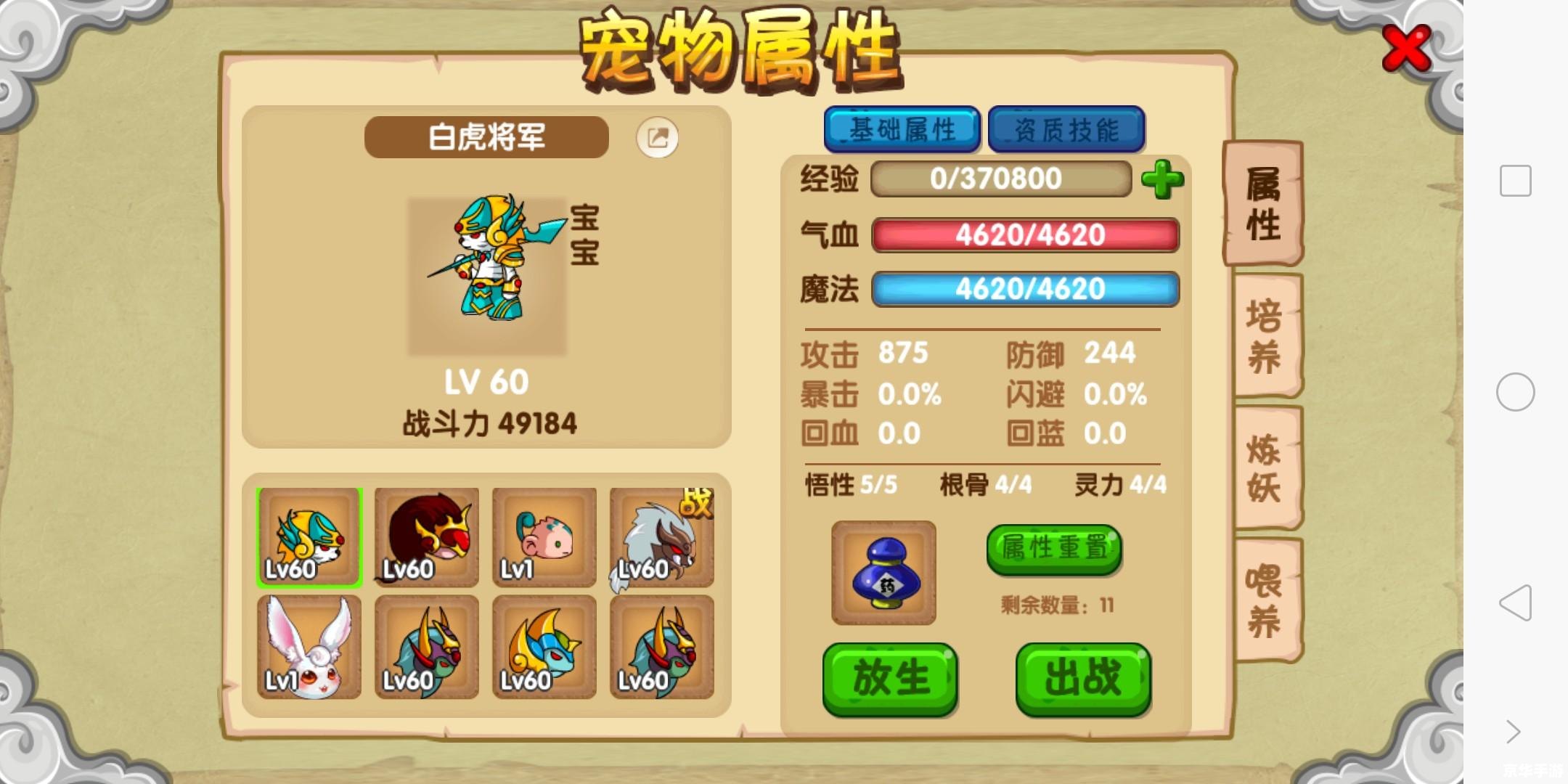Select the blue fish Lv60 pet icon
This screenshot has width=1568, height=784.
544,646
